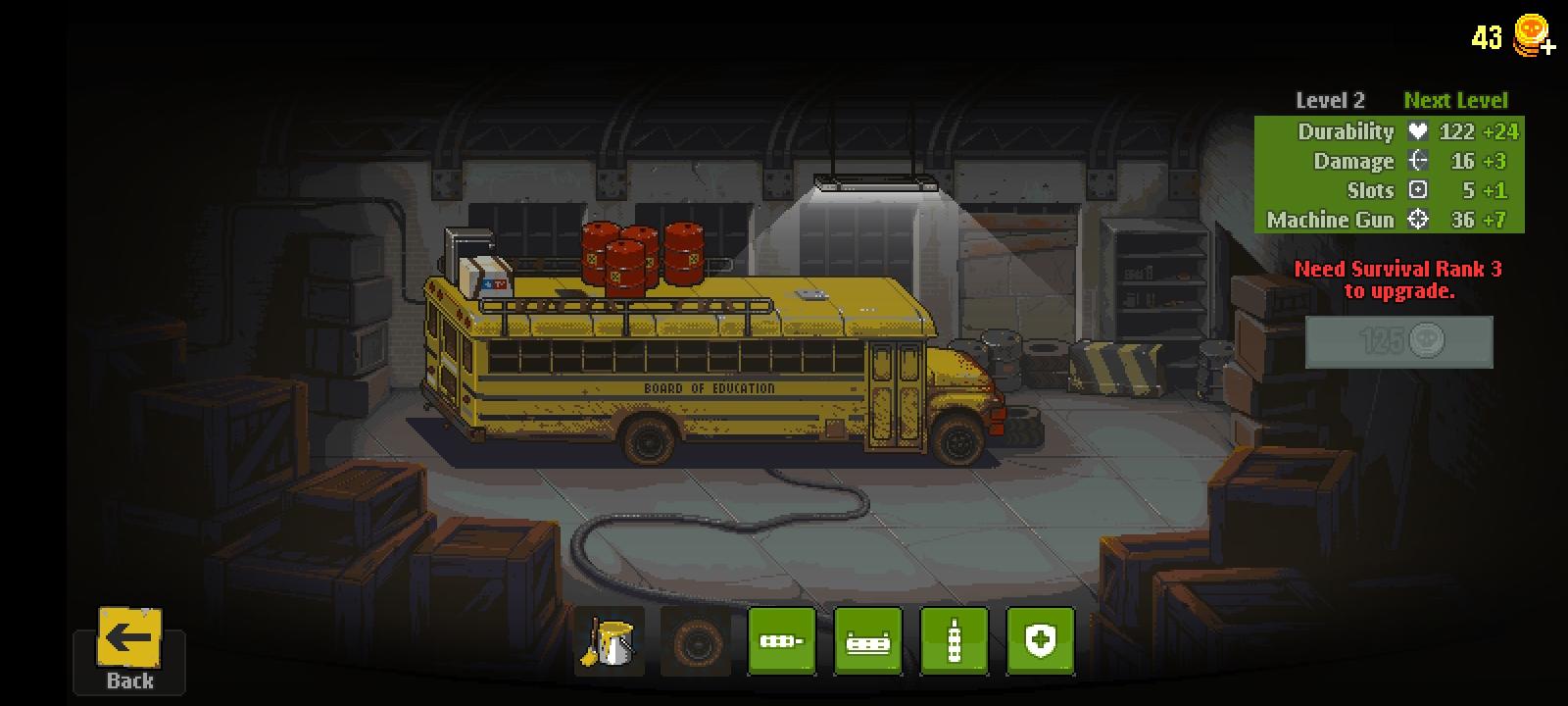Screen dimensions: 1568x706
Task: Click the 125 skulls upgrade button
Action: pos(1398,342)
